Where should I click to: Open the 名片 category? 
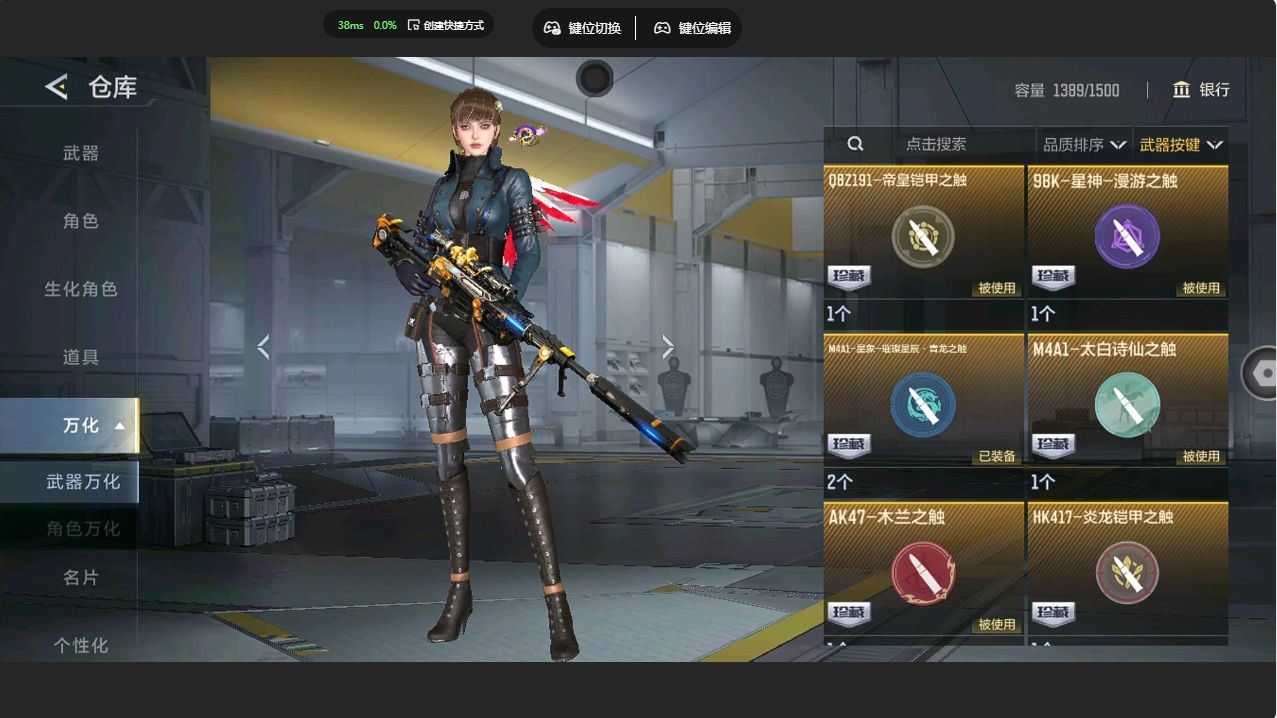(81, 577)
